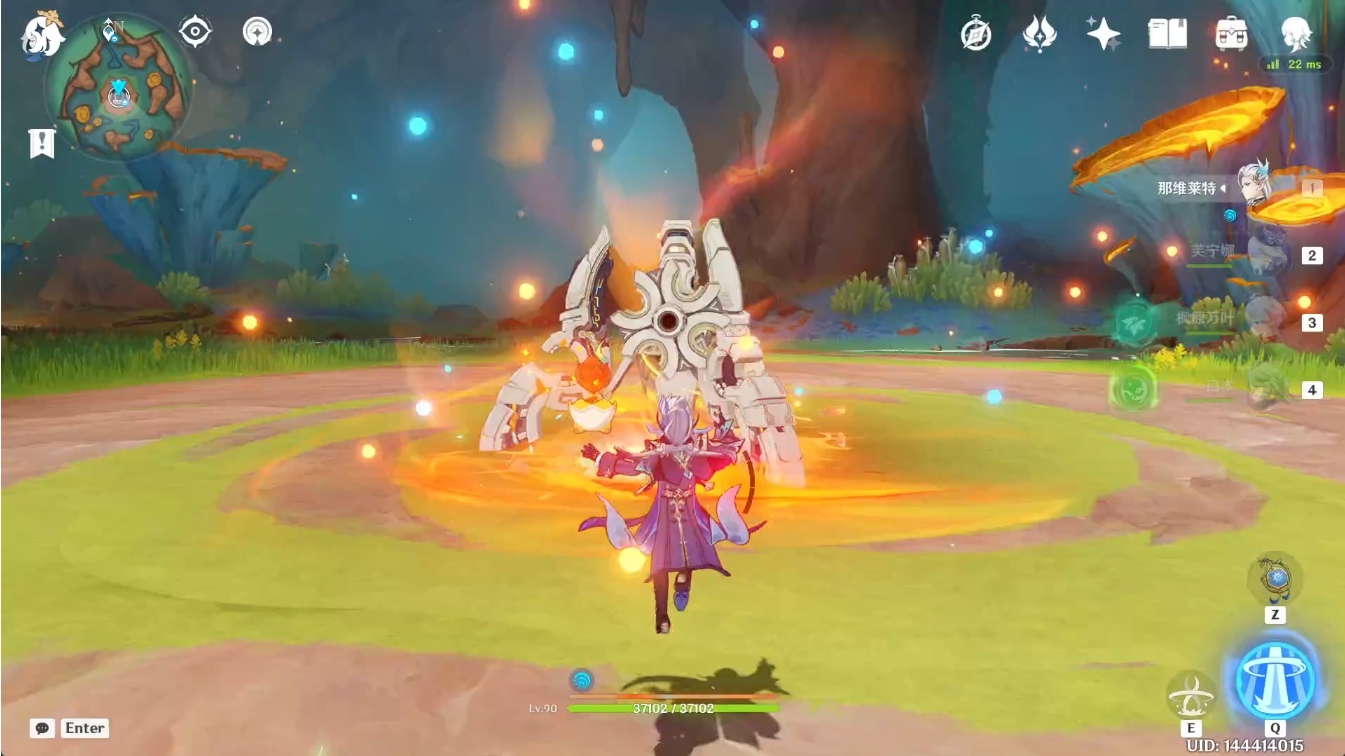Open the compass adventure icon

pyautogui.click(x=976, y=33)
